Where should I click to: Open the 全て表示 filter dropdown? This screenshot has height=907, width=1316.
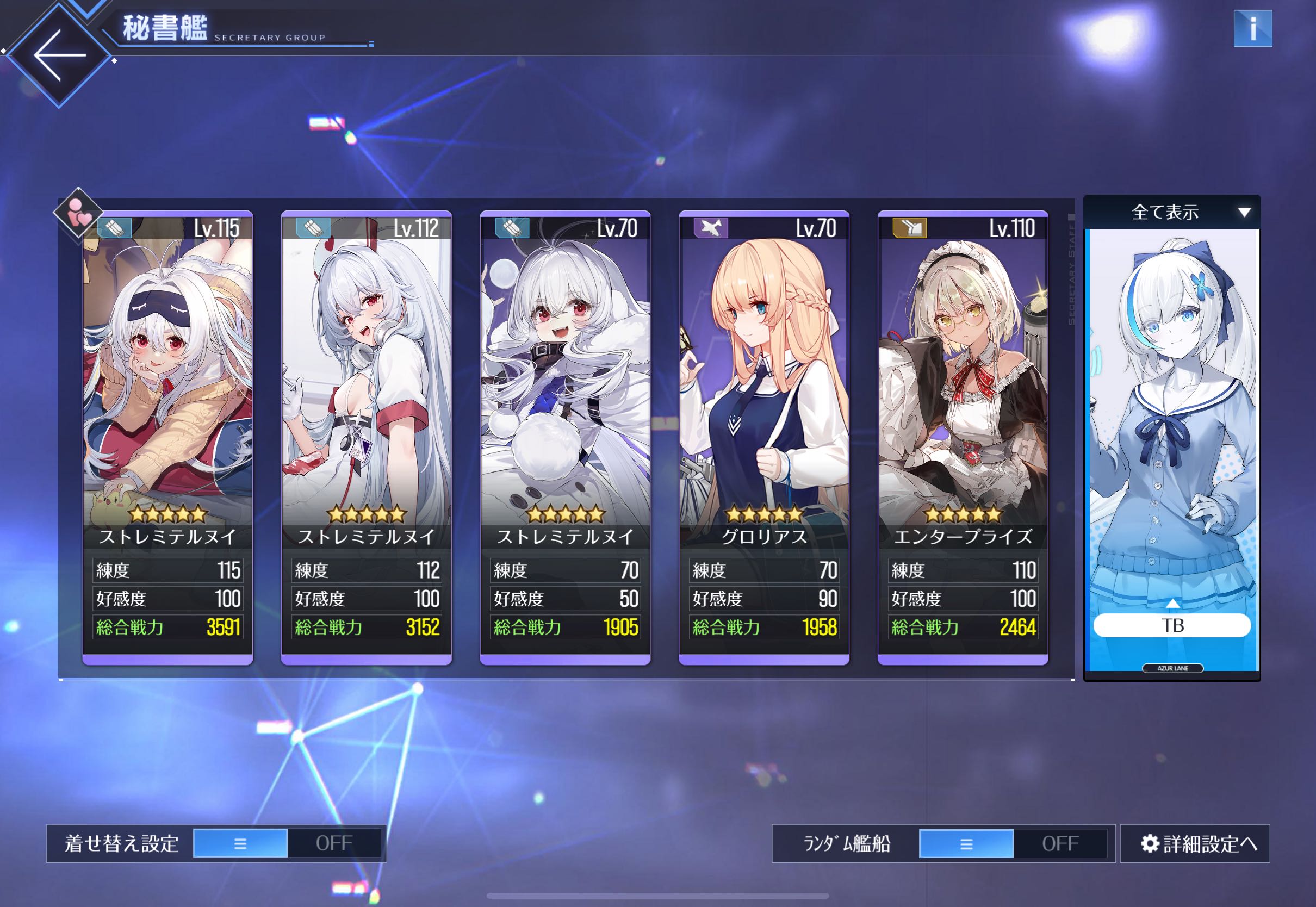point(1172,213)
